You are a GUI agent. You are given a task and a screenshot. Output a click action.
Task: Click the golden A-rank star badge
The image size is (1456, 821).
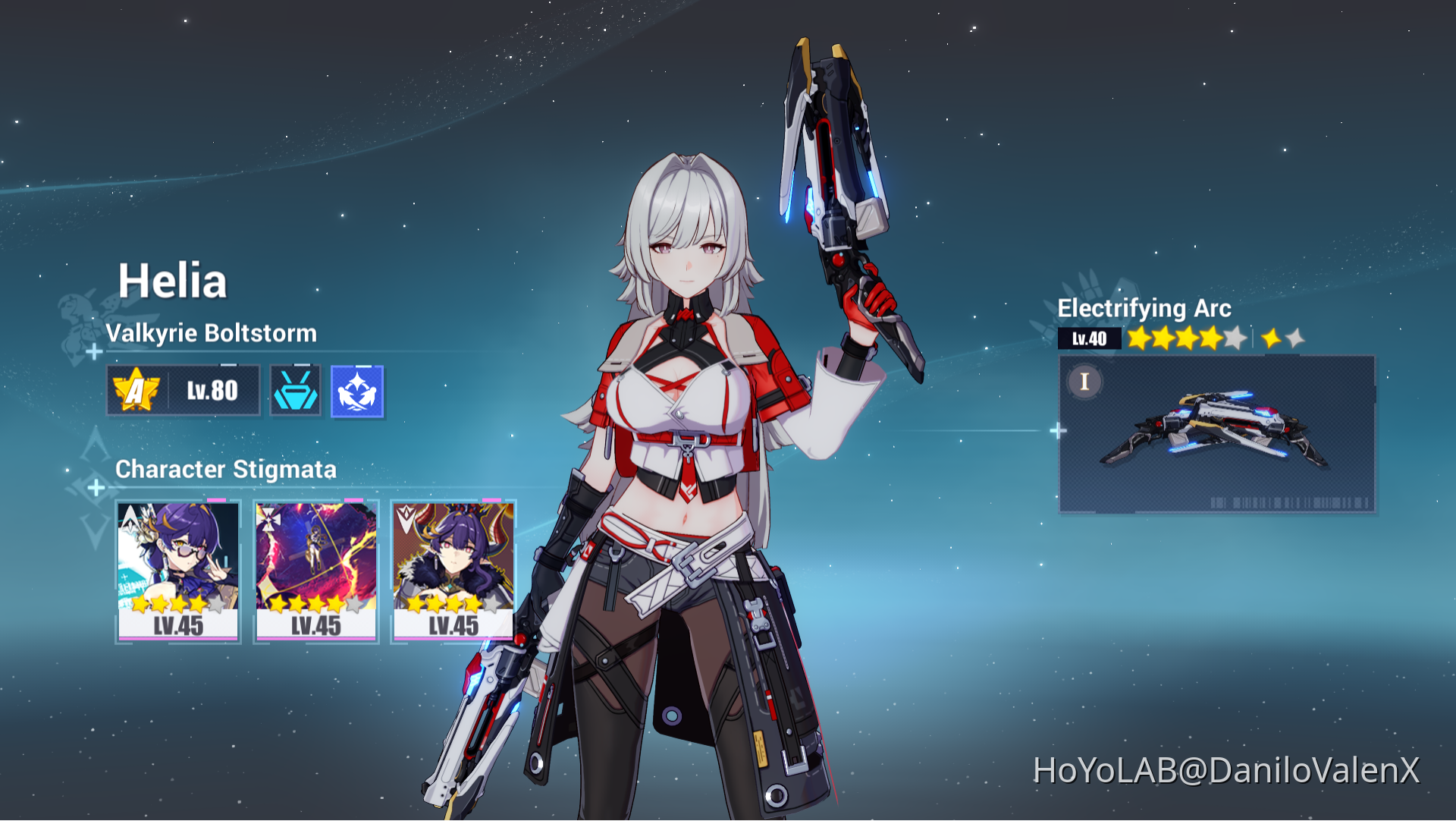136,390
